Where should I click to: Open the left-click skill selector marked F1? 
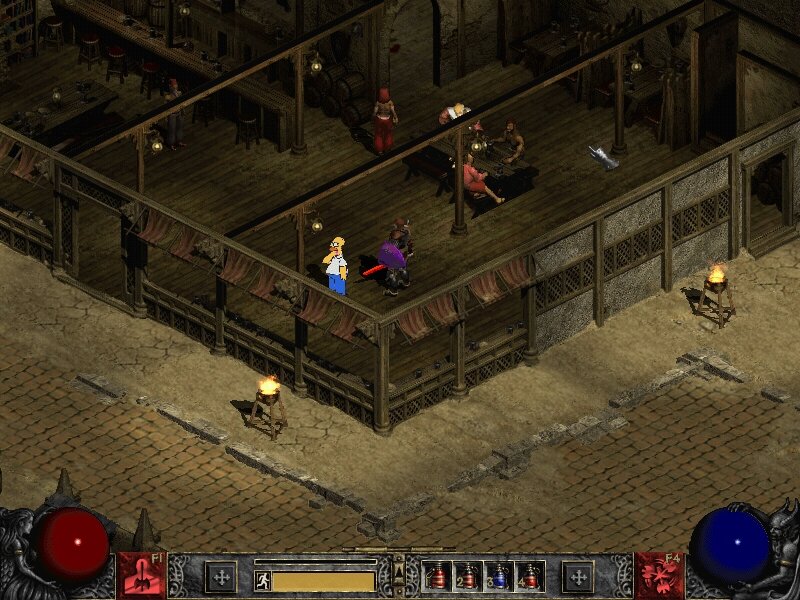pos(142,576)
